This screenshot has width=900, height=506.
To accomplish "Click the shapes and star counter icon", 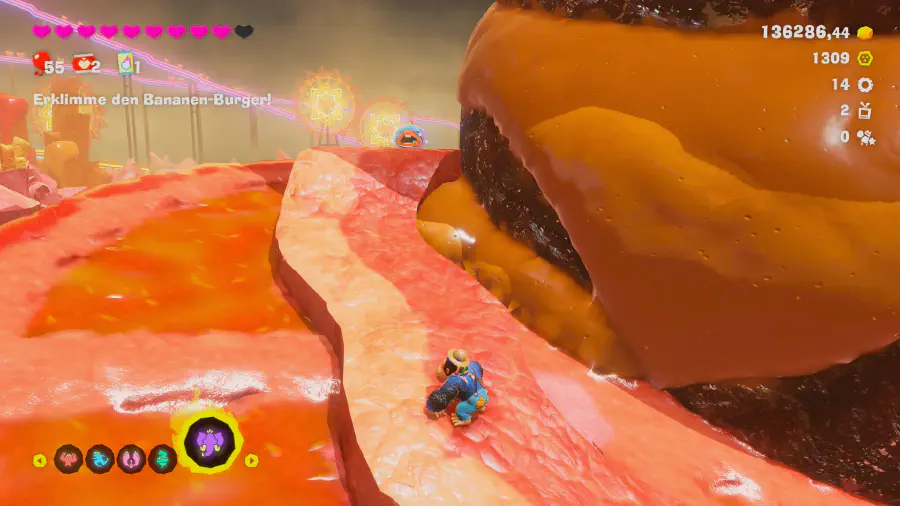I will tap(865, 136).
